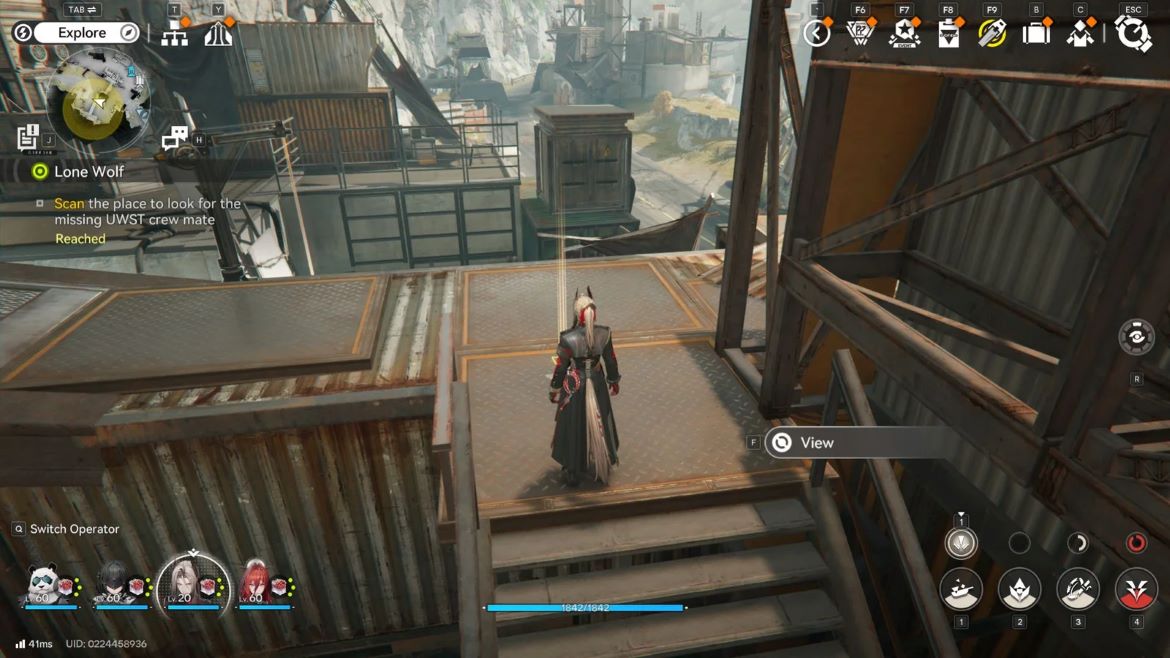Open the chat speech bubbles icon

click(175, 138)
